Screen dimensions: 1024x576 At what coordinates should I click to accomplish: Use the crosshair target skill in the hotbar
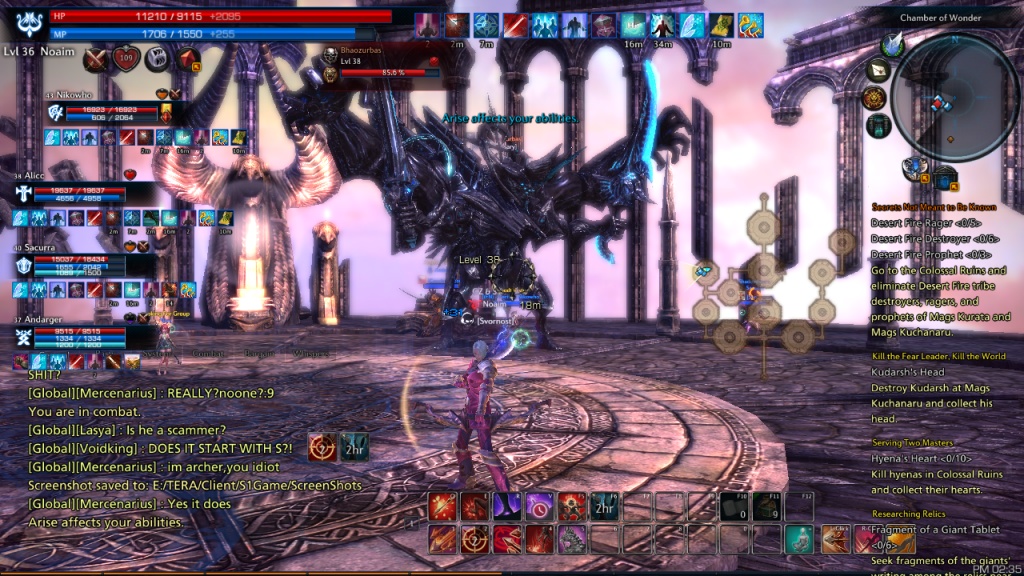pos(474,539)
